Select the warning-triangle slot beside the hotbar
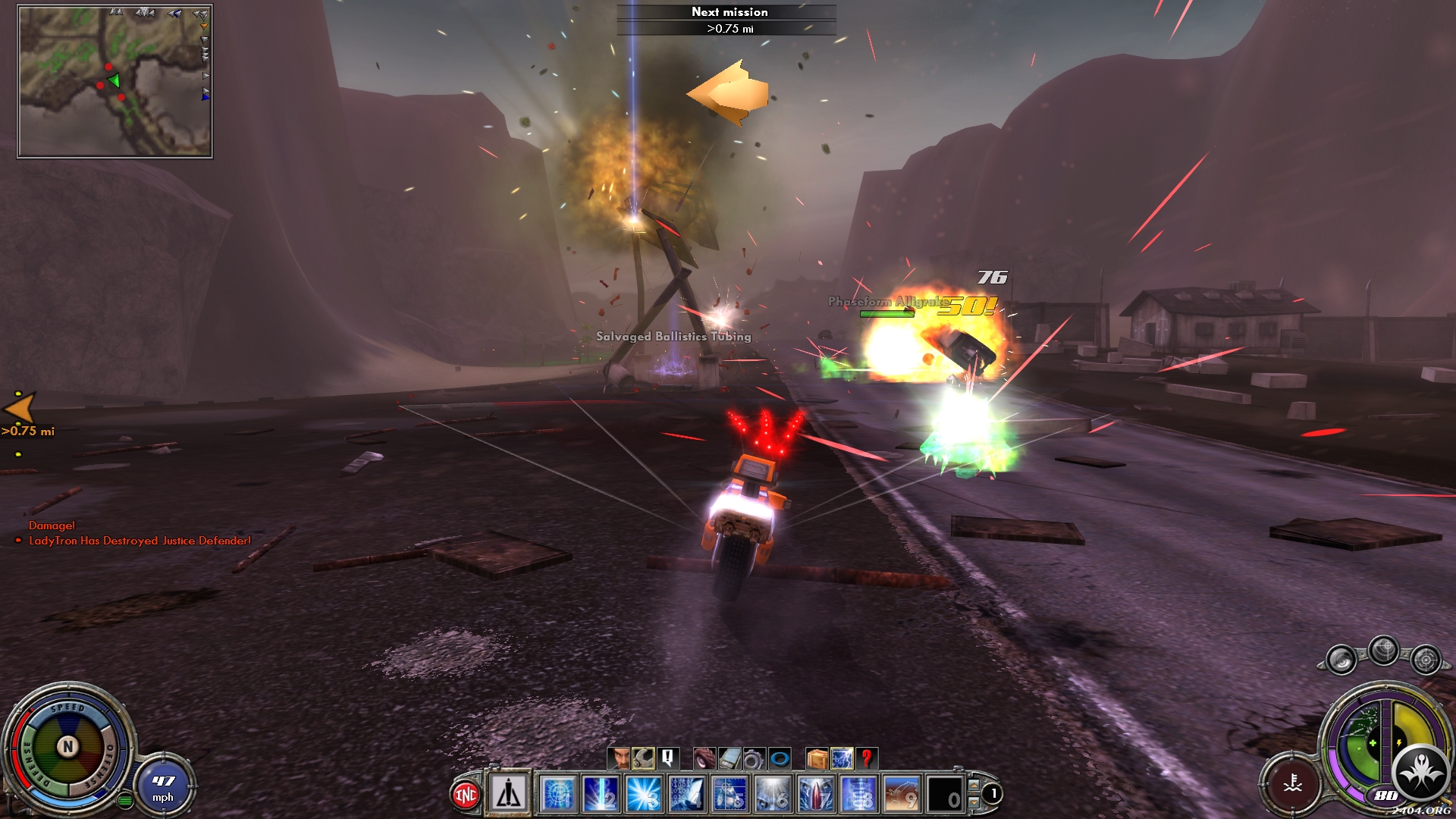1456x819 pixels. click(509, 794)
